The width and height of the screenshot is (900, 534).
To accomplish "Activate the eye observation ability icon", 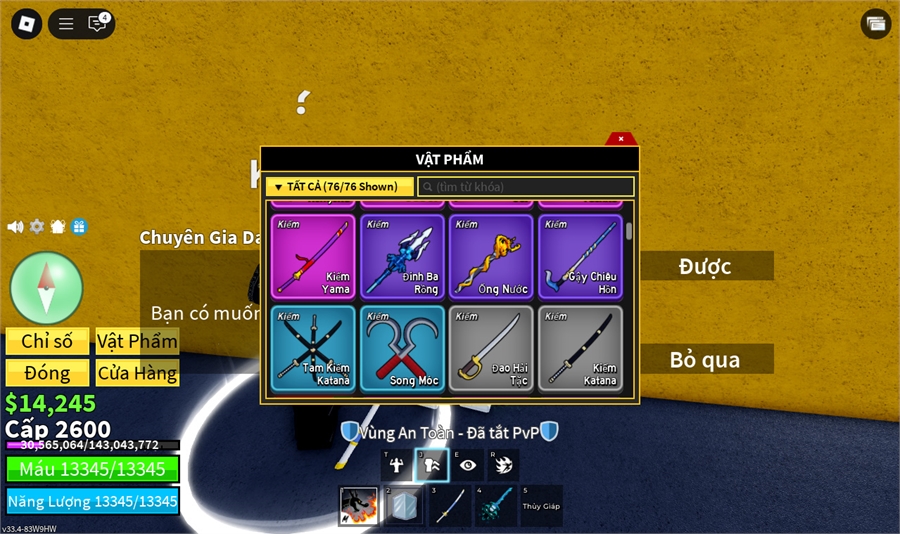I will coord(468,465).
